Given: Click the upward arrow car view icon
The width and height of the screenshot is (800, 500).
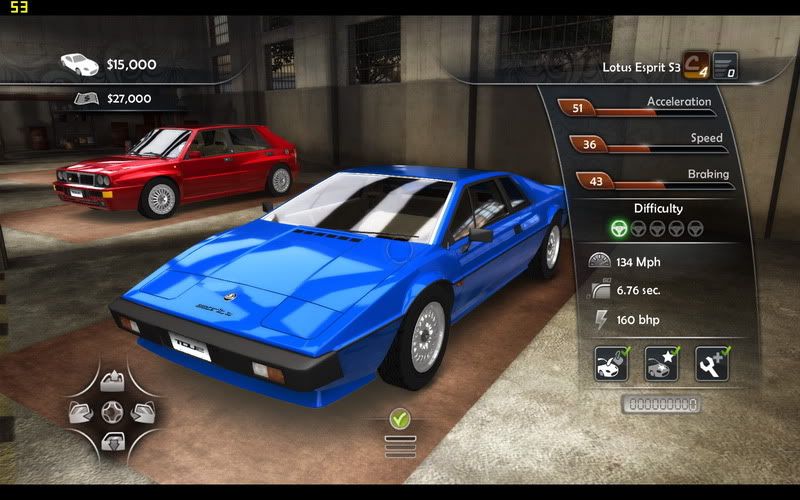Looking at the screenshot, I should (113, 381).
